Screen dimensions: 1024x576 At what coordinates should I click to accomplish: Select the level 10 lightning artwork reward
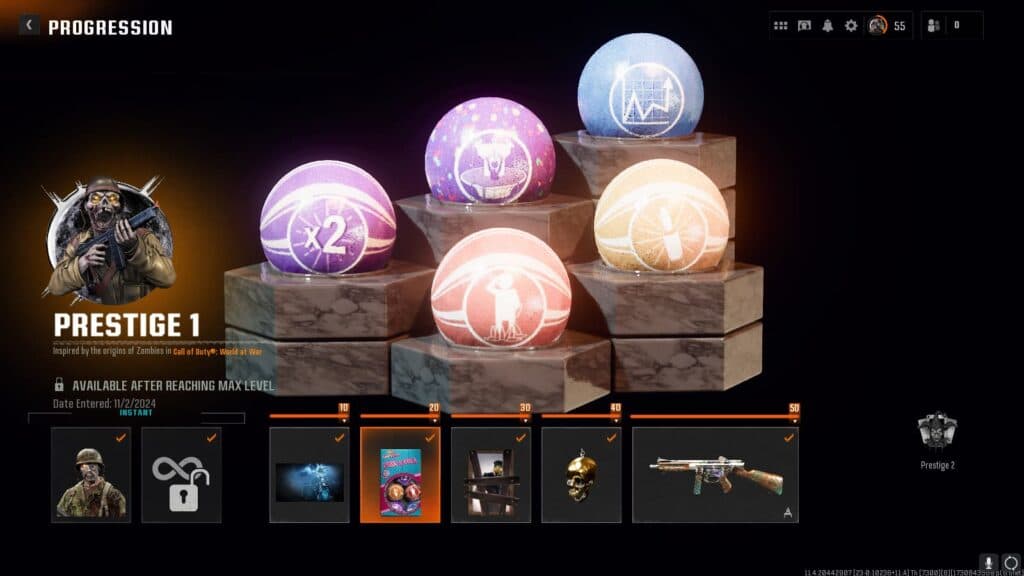point(309,475)
